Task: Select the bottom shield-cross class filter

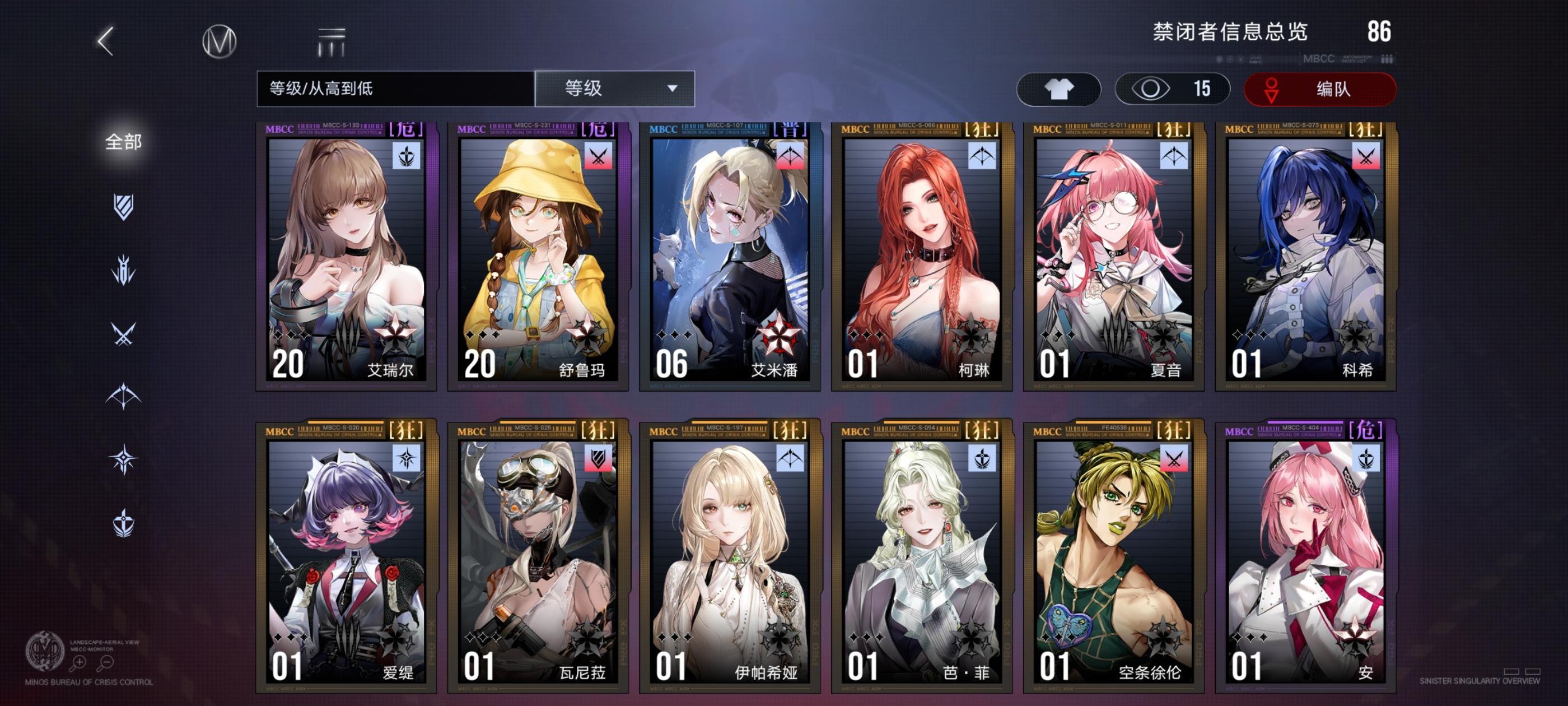Action: coord(125,524)
